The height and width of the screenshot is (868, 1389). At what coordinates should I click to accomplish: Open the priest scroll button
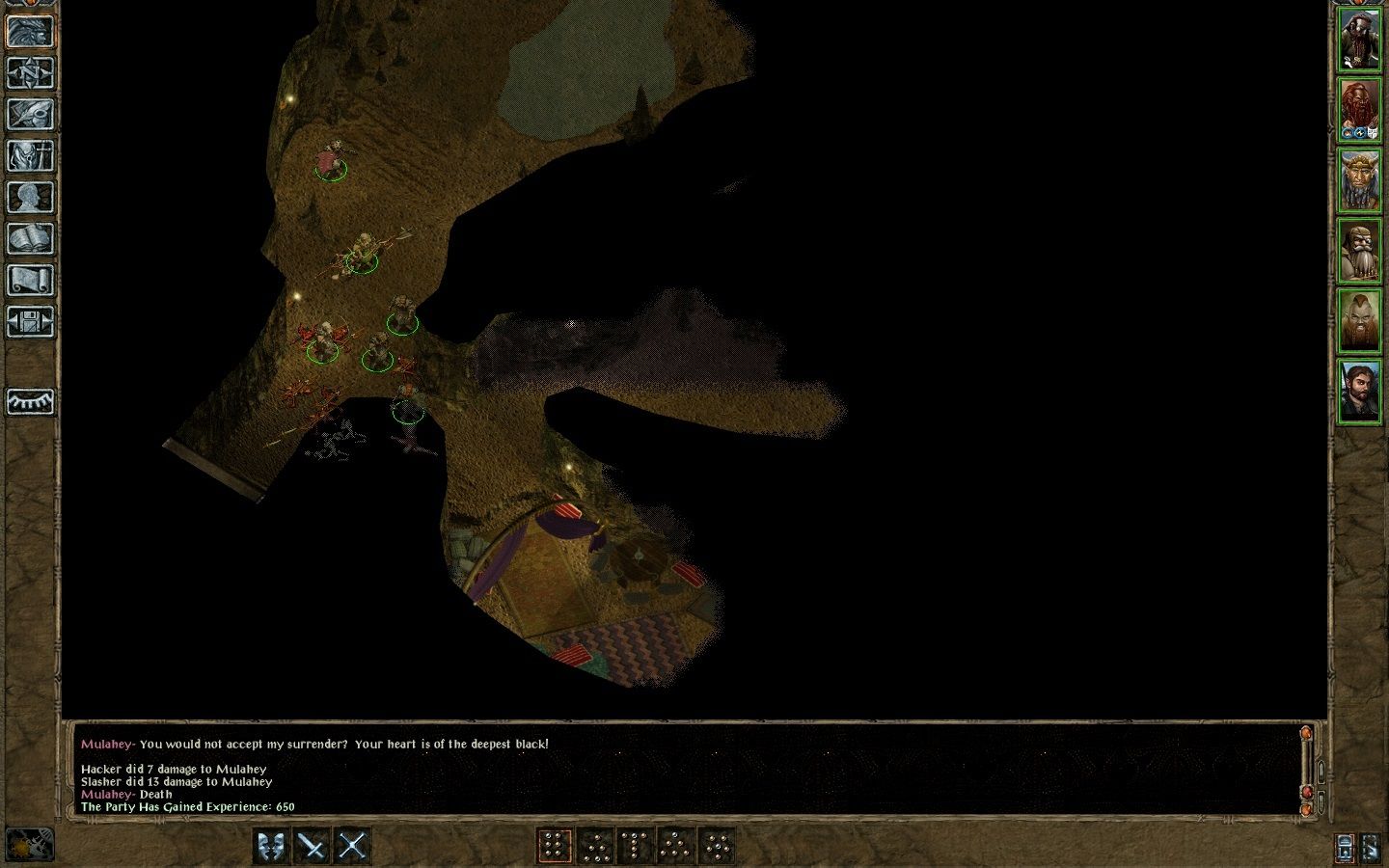coord(30,280)
